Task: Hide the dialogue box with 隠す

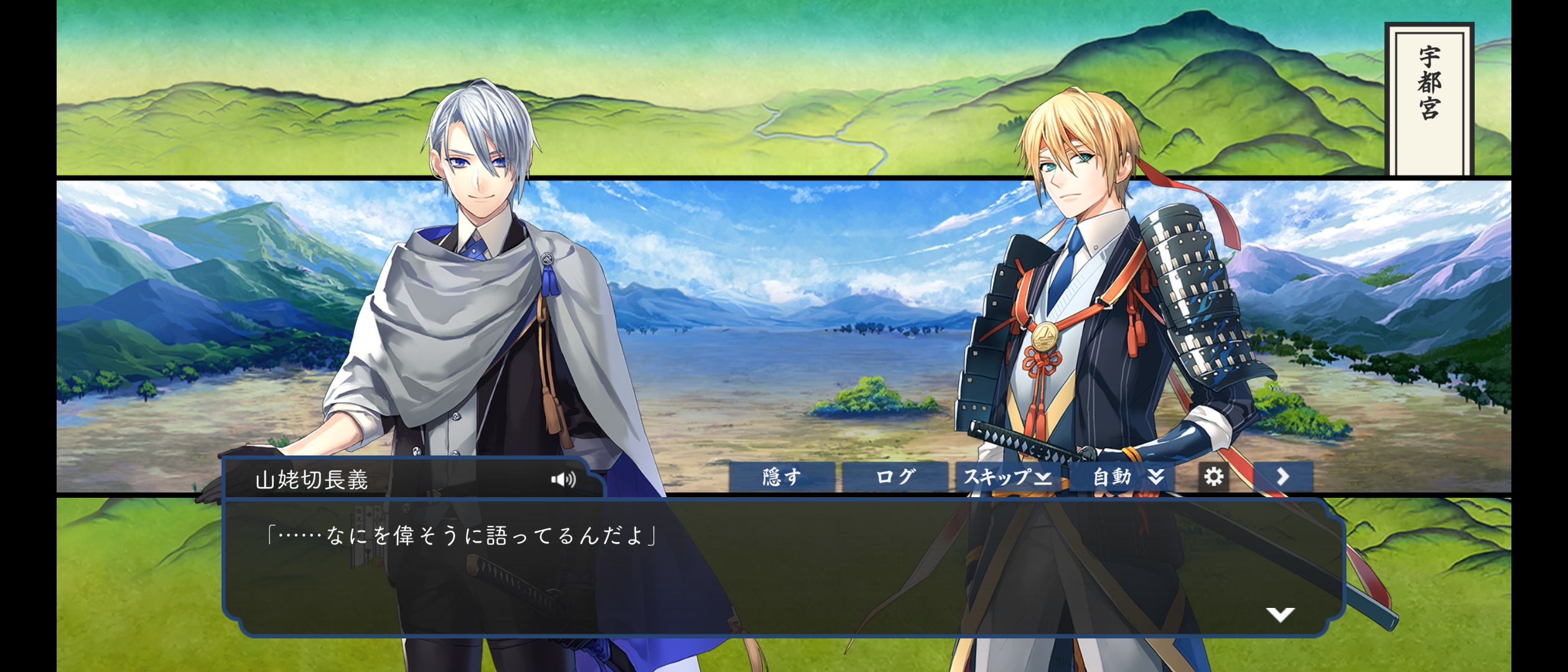Action: click(782, 477)
